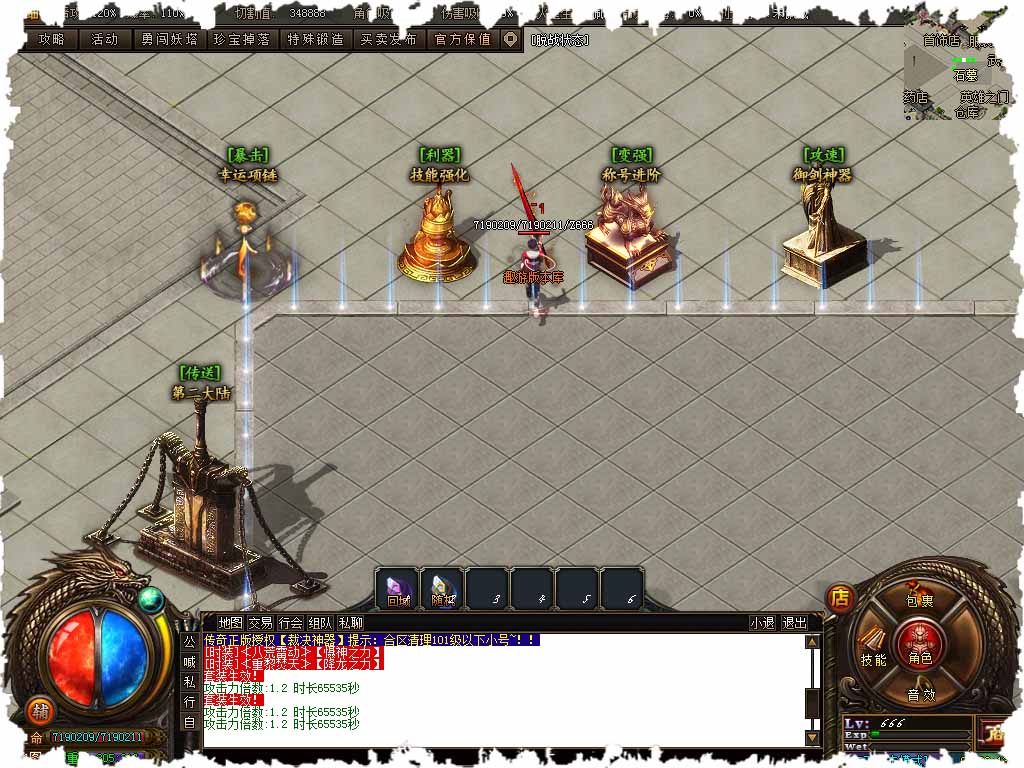Open the 包裹 bag from the round menu
The width and height of the screenshot is (1024, 768).
click(920, 600)
